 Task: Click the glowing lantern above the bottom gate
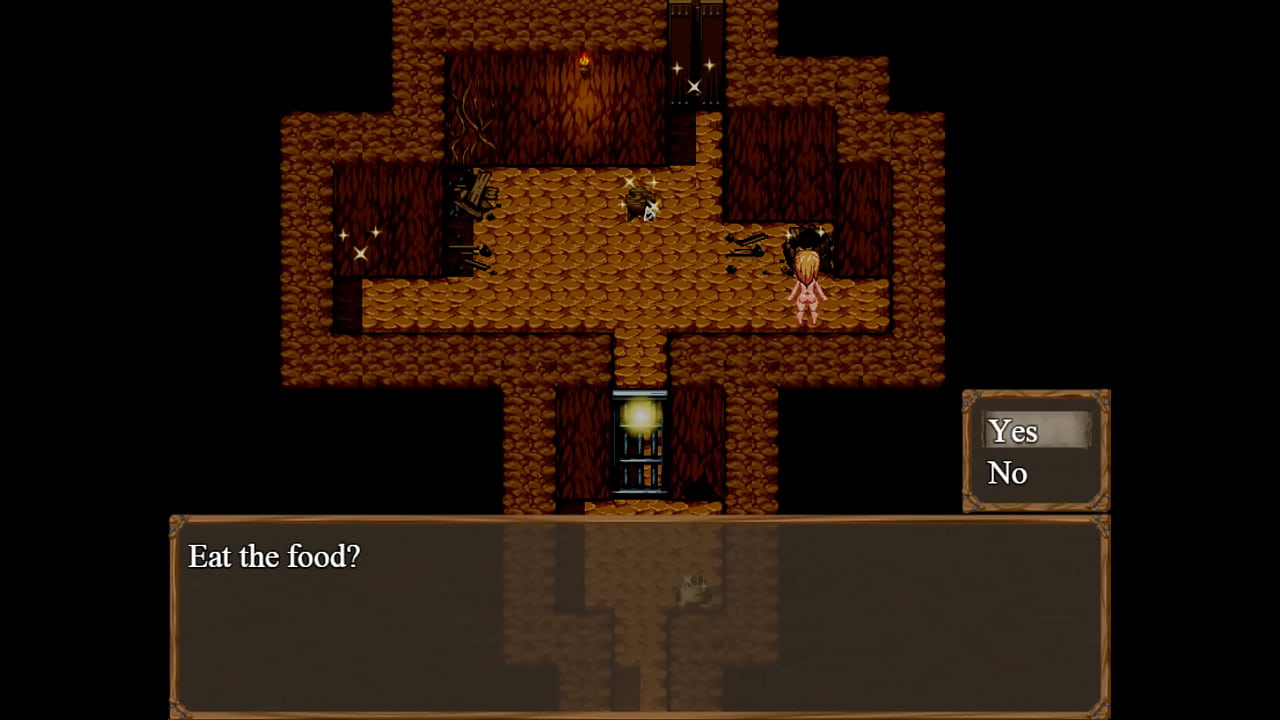[641, 415]
